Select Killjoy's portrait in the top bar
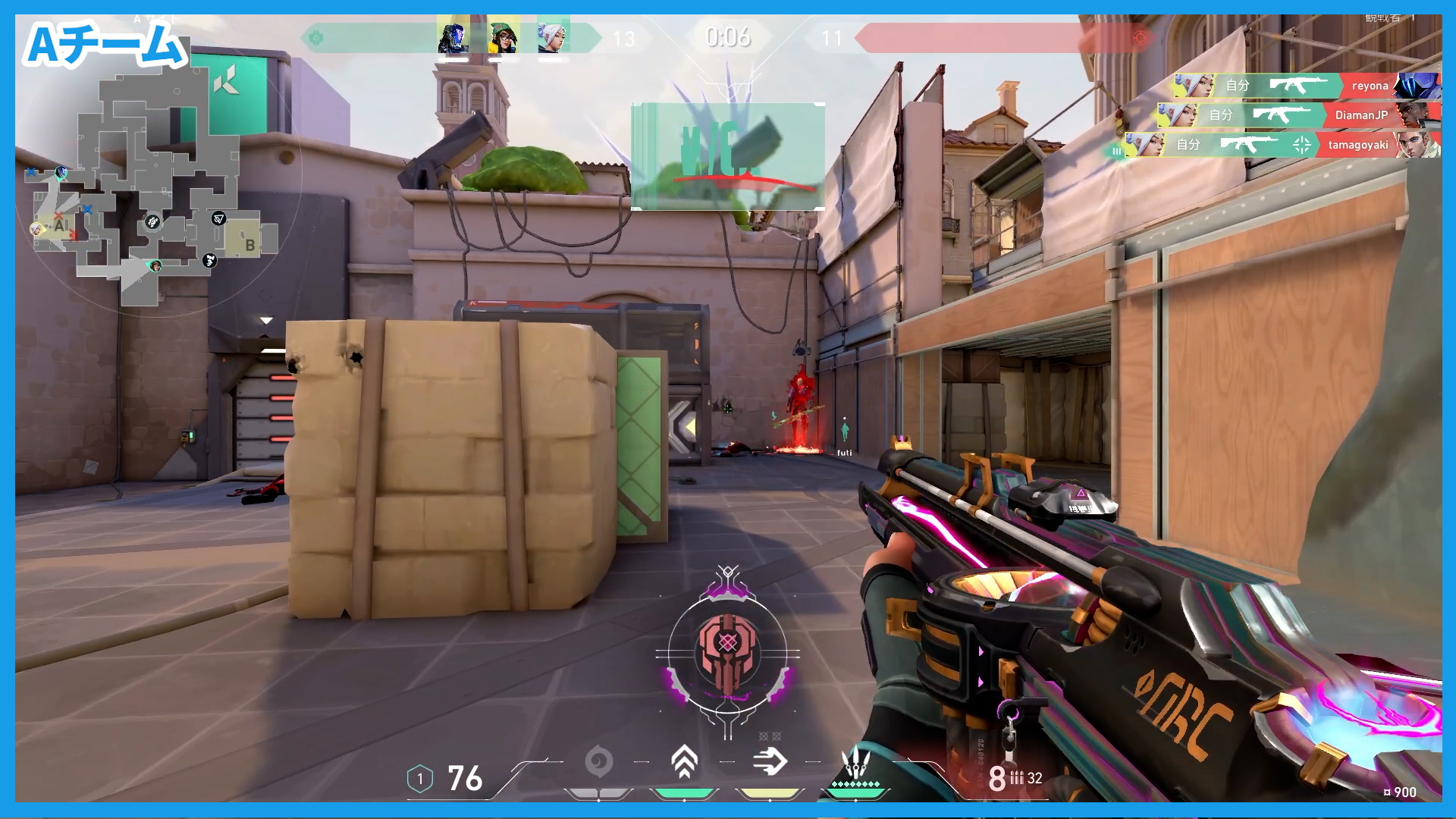1456x819 pixels. tap(503, 37)
